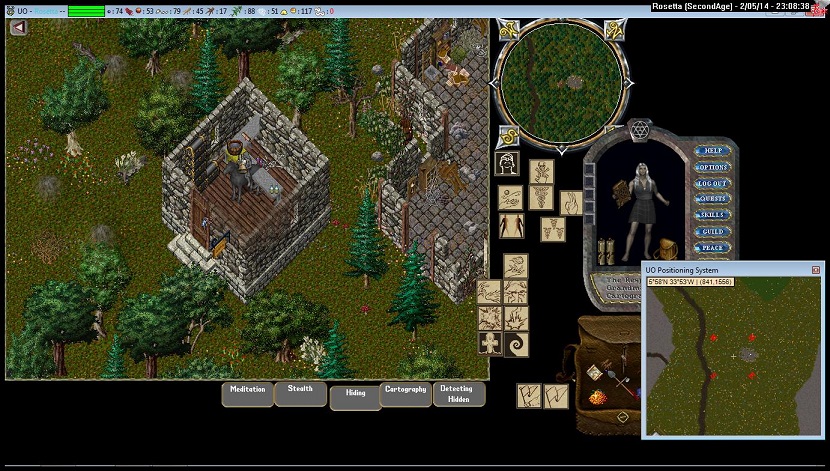The width and height of the screenshot is (830, 471).
Task: Use the Meditation skill button
Action: tap(247, 391)
